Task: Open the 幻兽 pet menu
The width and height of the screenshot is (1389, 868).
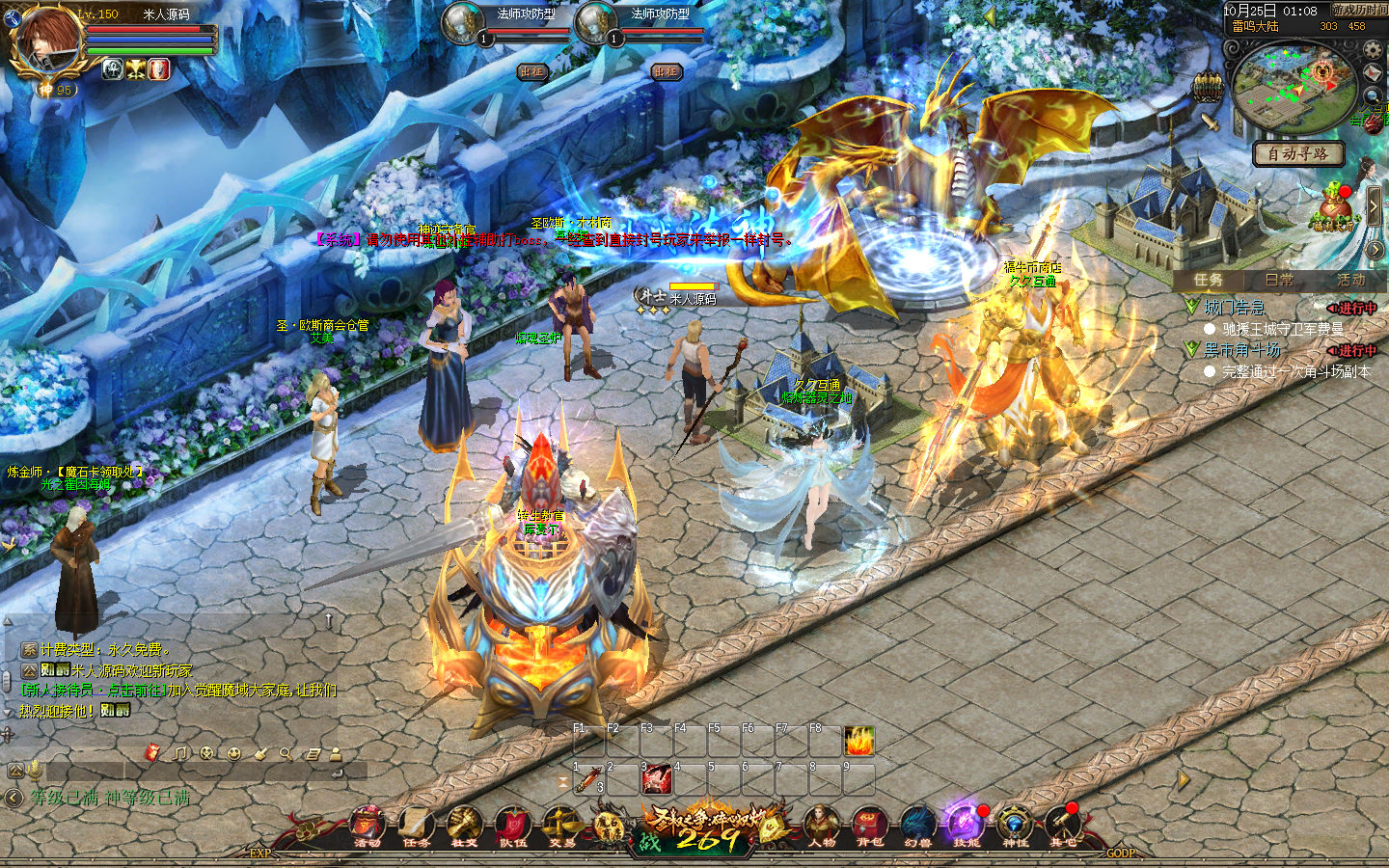Action: tap(917, 825)
